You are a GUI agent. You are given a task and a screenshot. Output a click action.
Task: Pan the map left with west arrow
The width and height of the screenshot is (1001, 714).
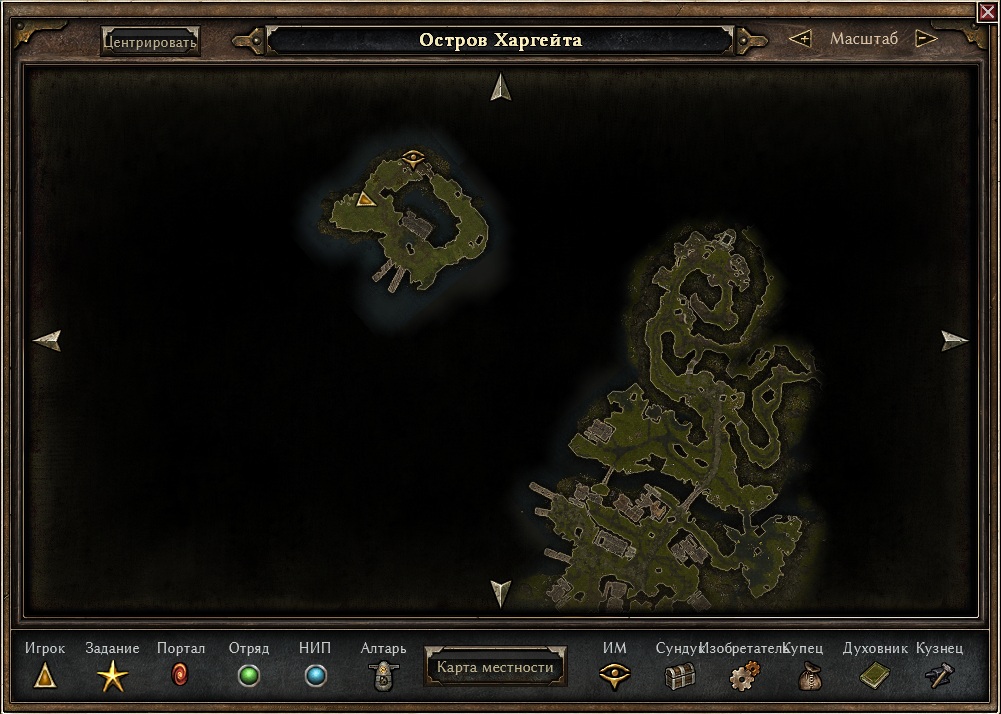(48, 341)
